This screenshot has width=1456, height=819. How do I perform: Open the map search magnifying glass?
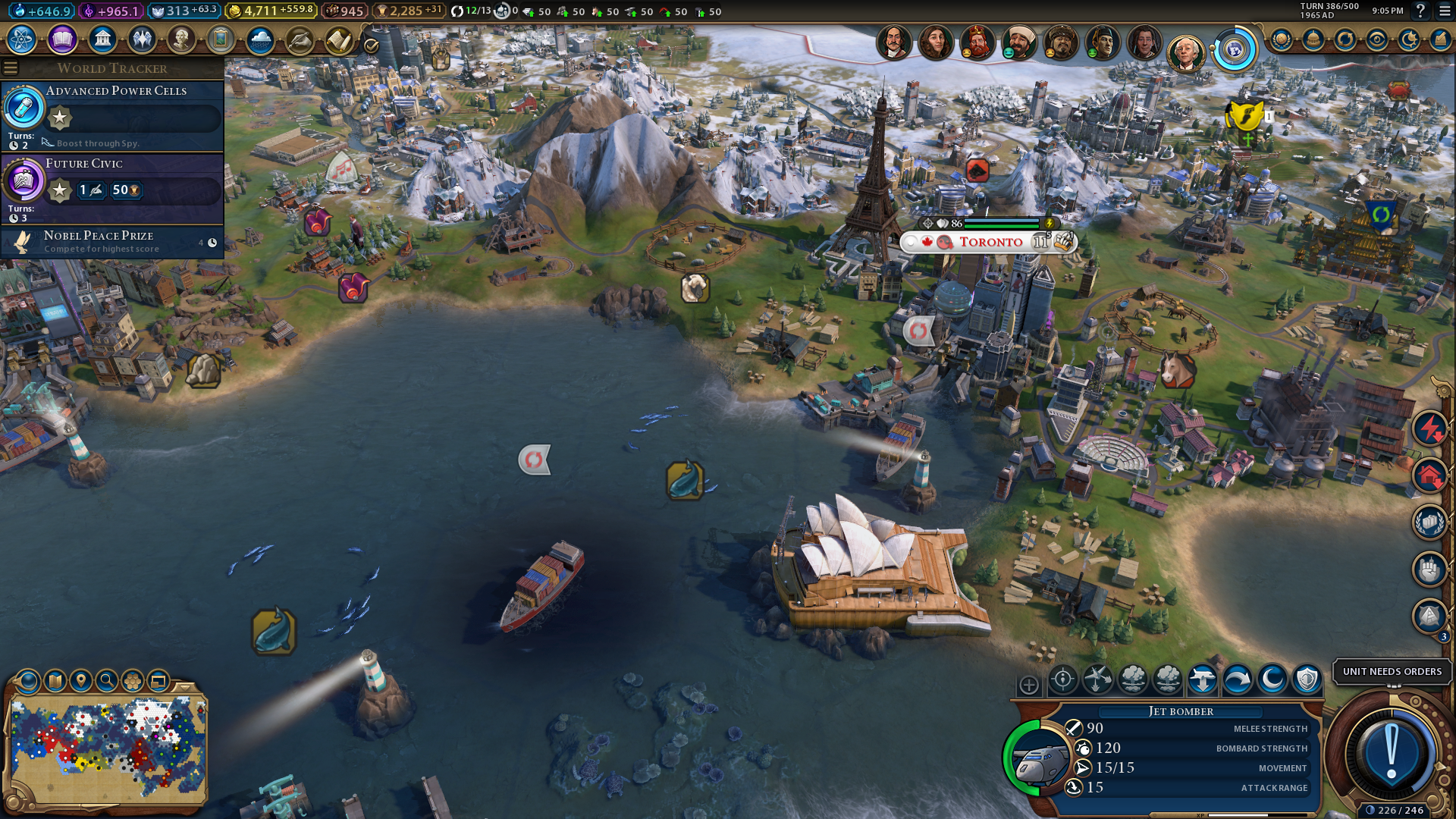107,680
